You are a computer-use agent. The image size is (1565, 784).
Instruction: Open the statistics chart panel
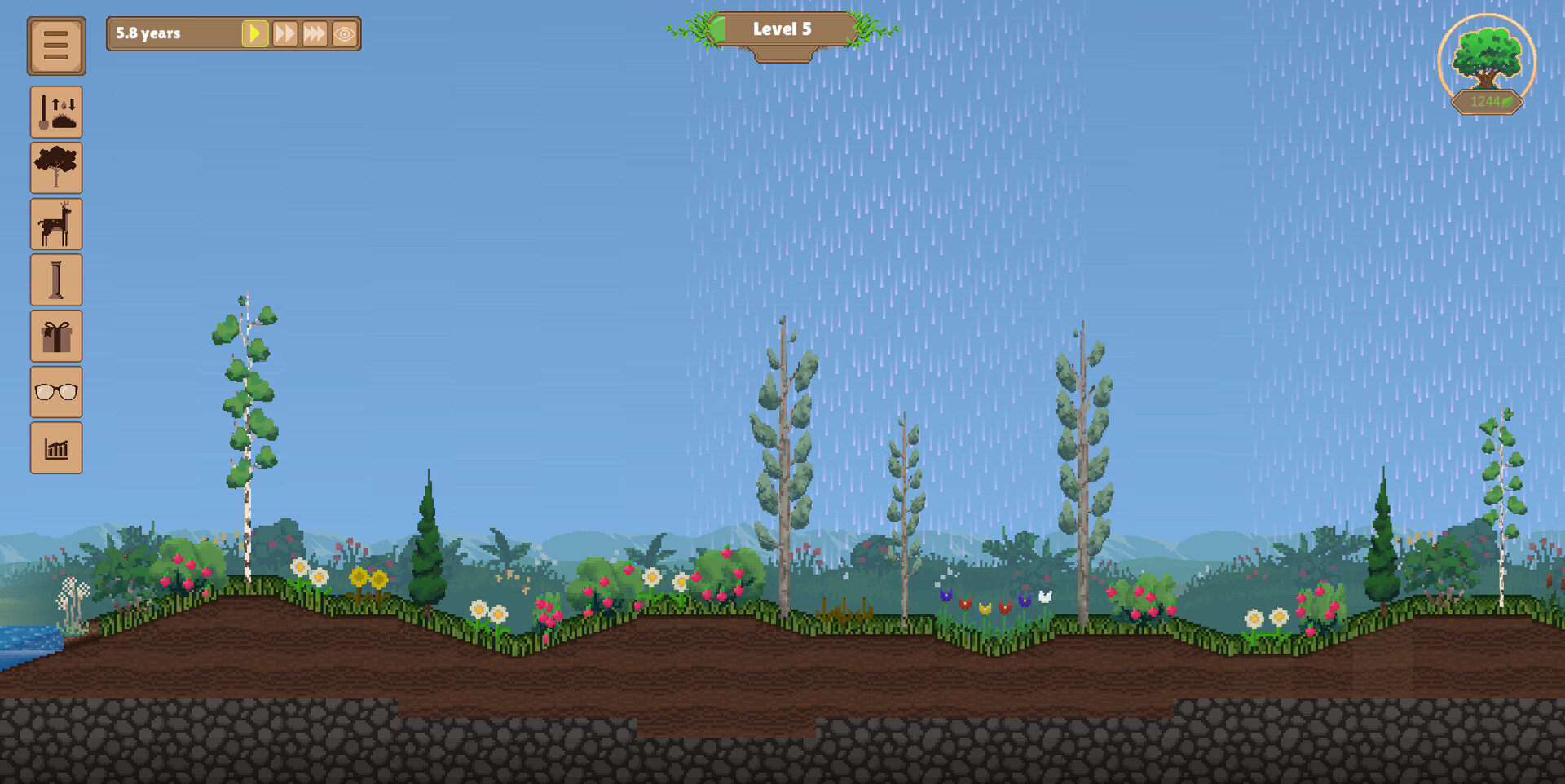[56, 447]
